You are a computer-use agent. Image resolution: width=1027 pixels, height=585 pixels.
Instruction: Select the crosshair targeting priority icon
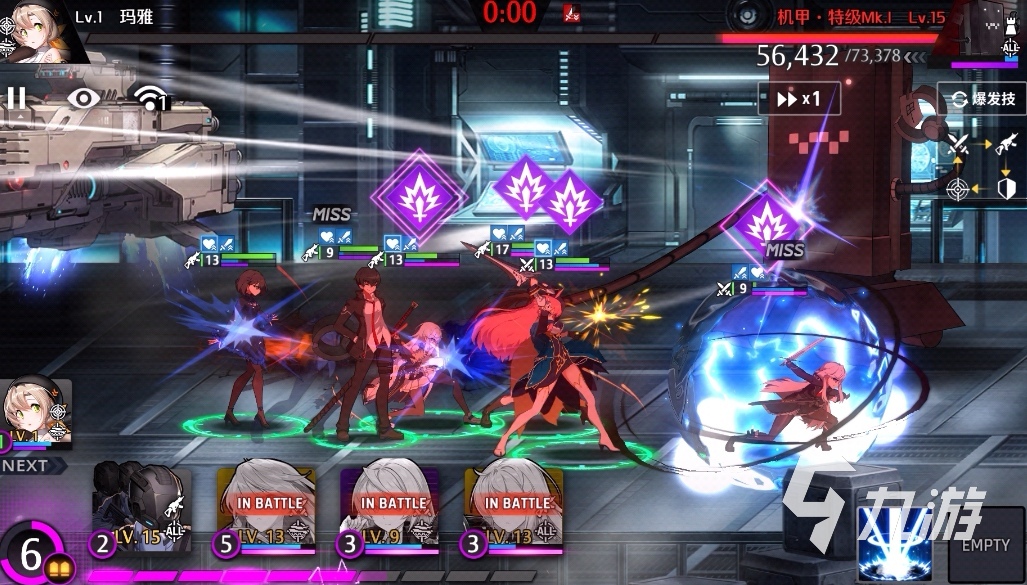pos(957,187)
